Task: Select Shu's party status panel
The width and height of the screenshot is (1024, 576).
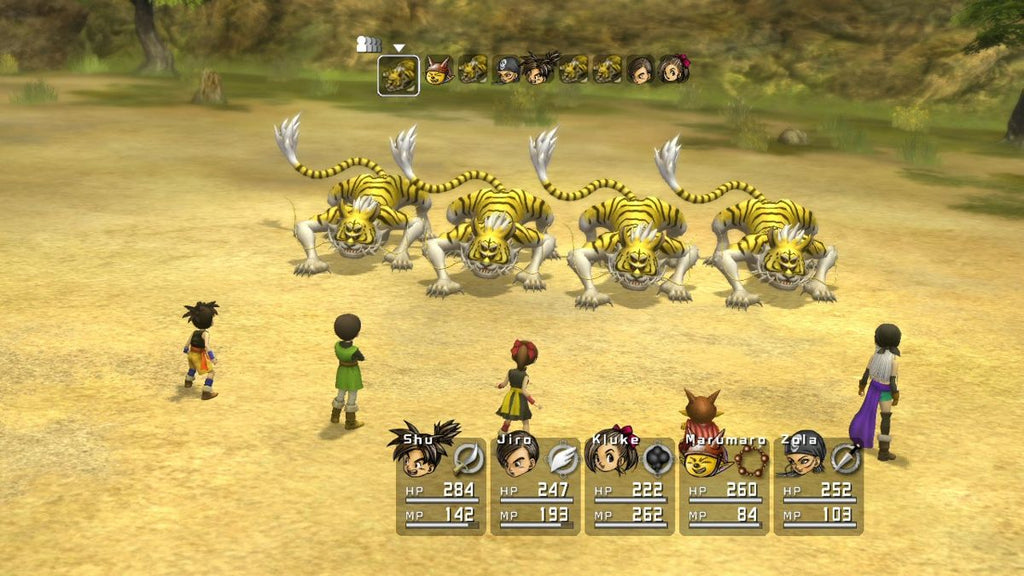Action: point(440,483)
